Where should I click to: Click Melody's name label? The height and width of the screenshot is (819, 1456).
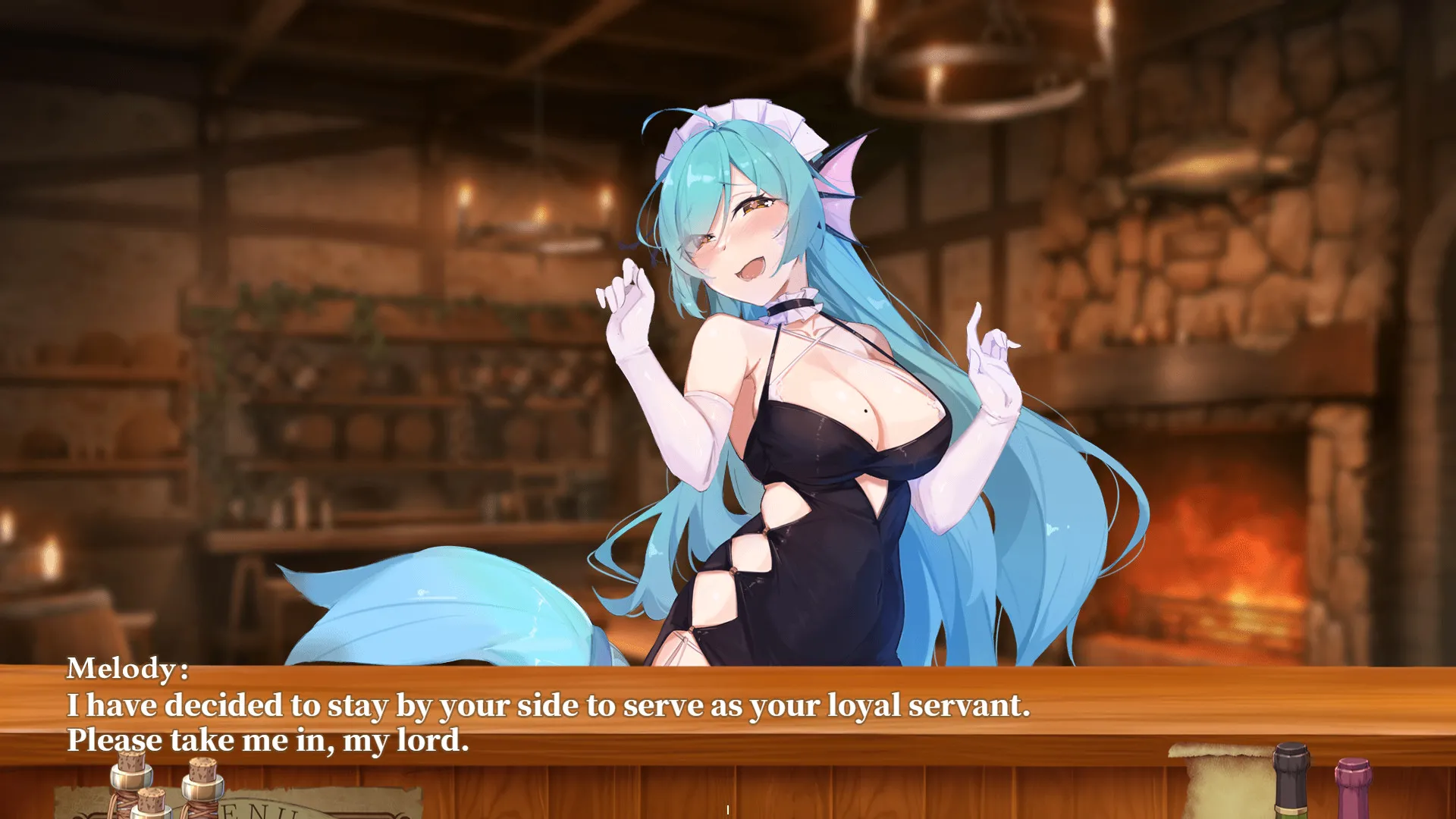pos(129,670)
